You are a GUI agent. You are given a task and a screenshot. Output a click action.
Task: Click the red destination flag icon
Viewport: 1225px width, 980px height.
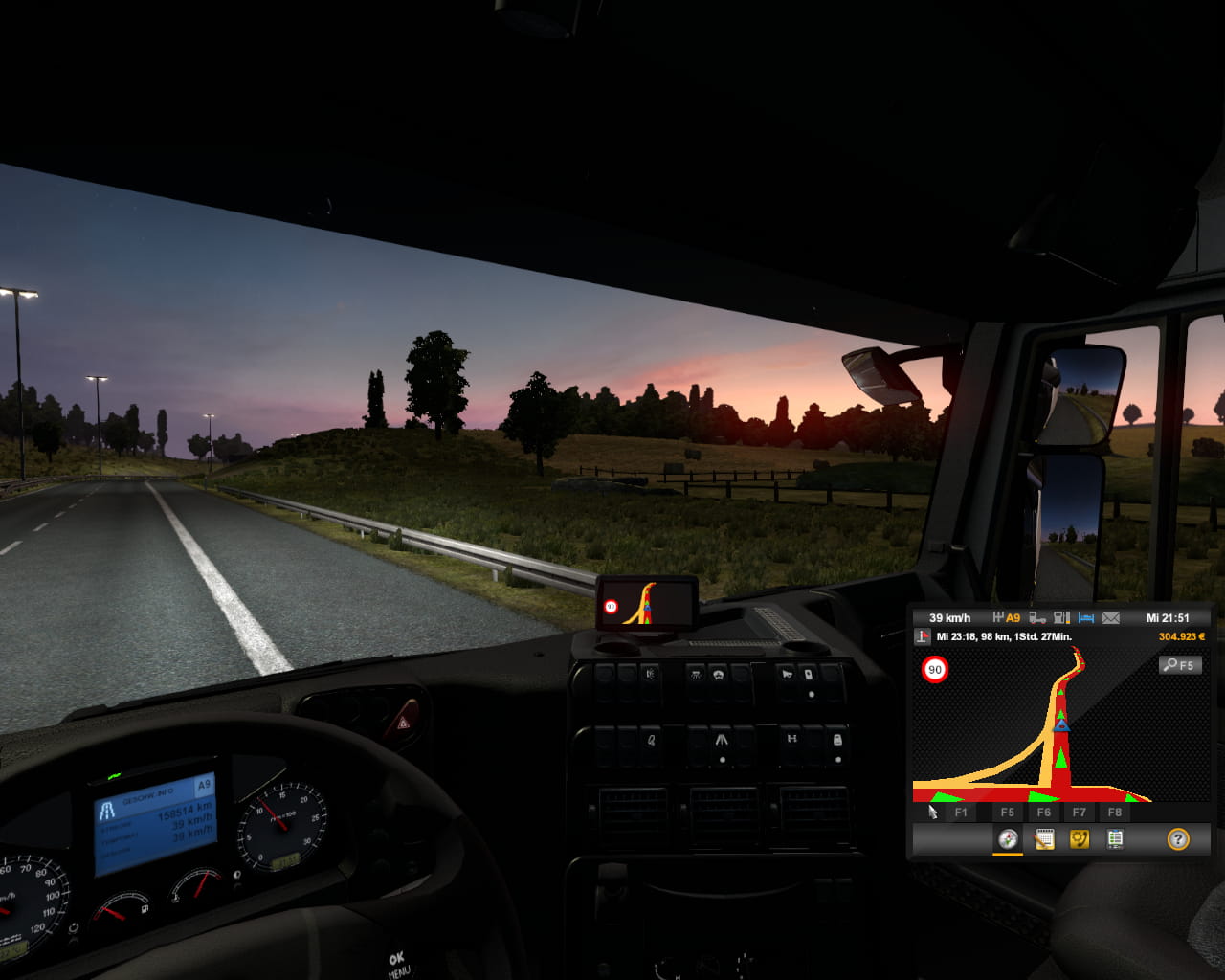click(923, 636)
